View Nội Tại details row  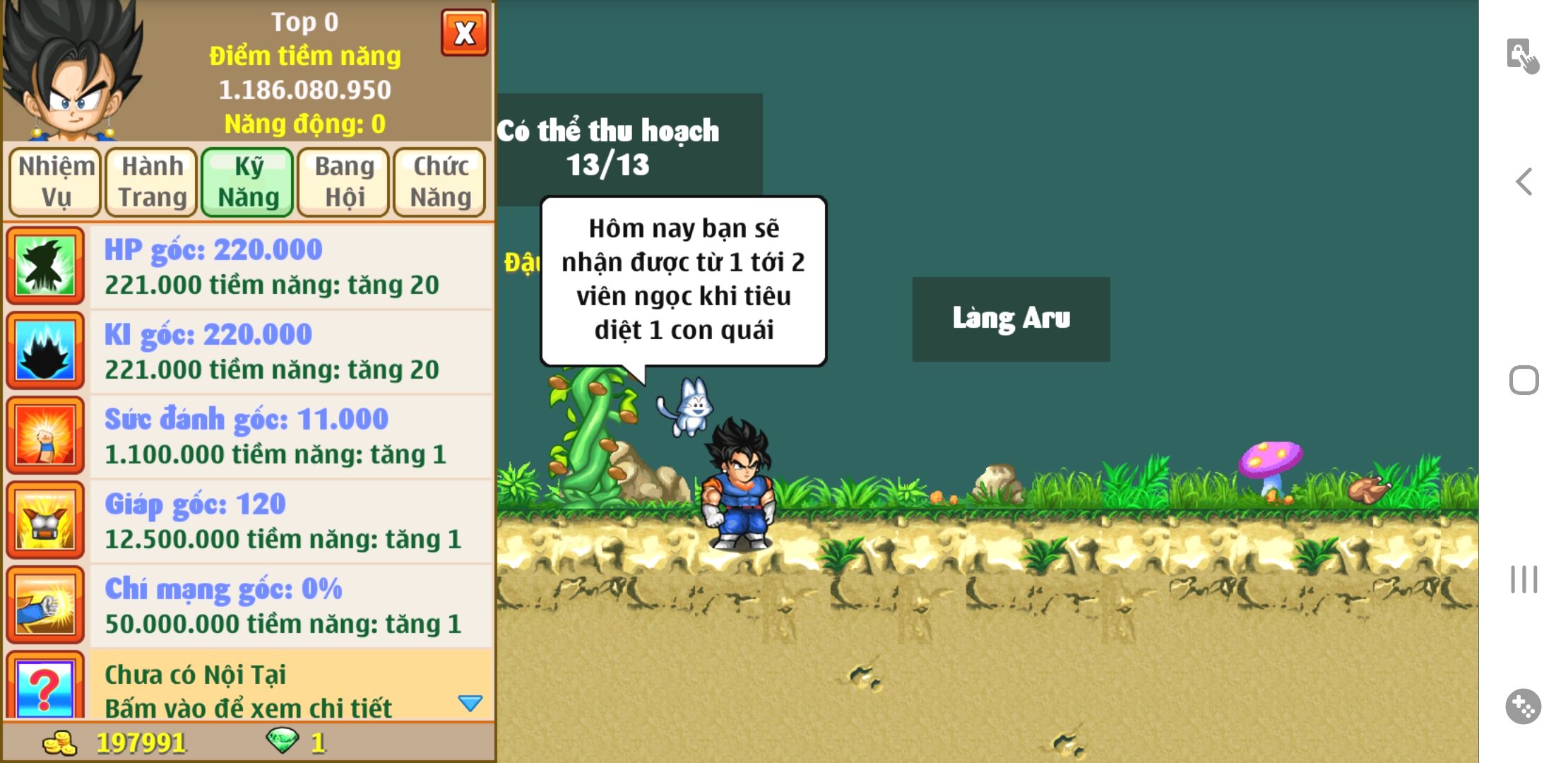[290, 689]
